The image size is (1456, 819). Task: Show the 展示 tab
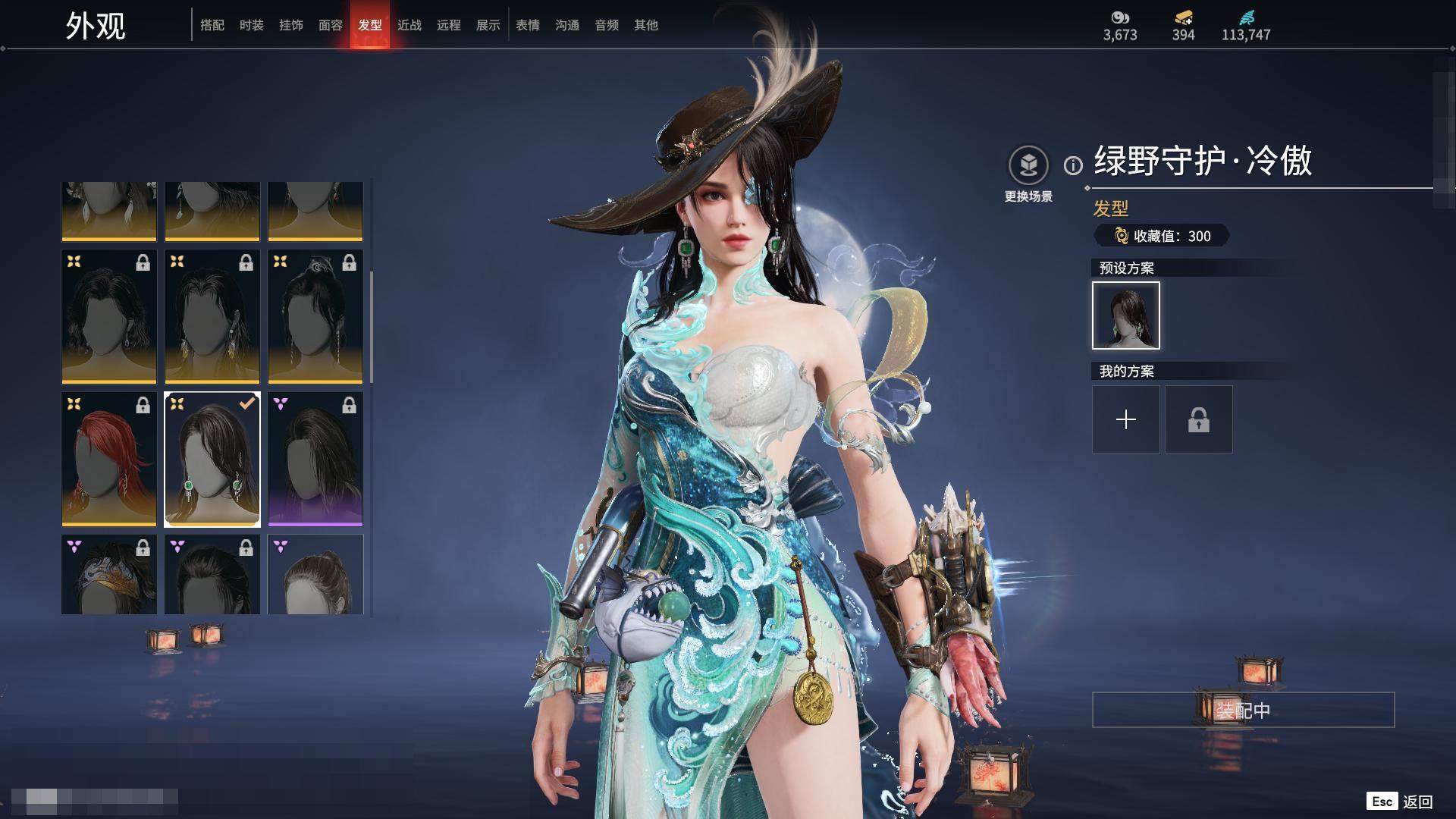(x=488, y=25)
